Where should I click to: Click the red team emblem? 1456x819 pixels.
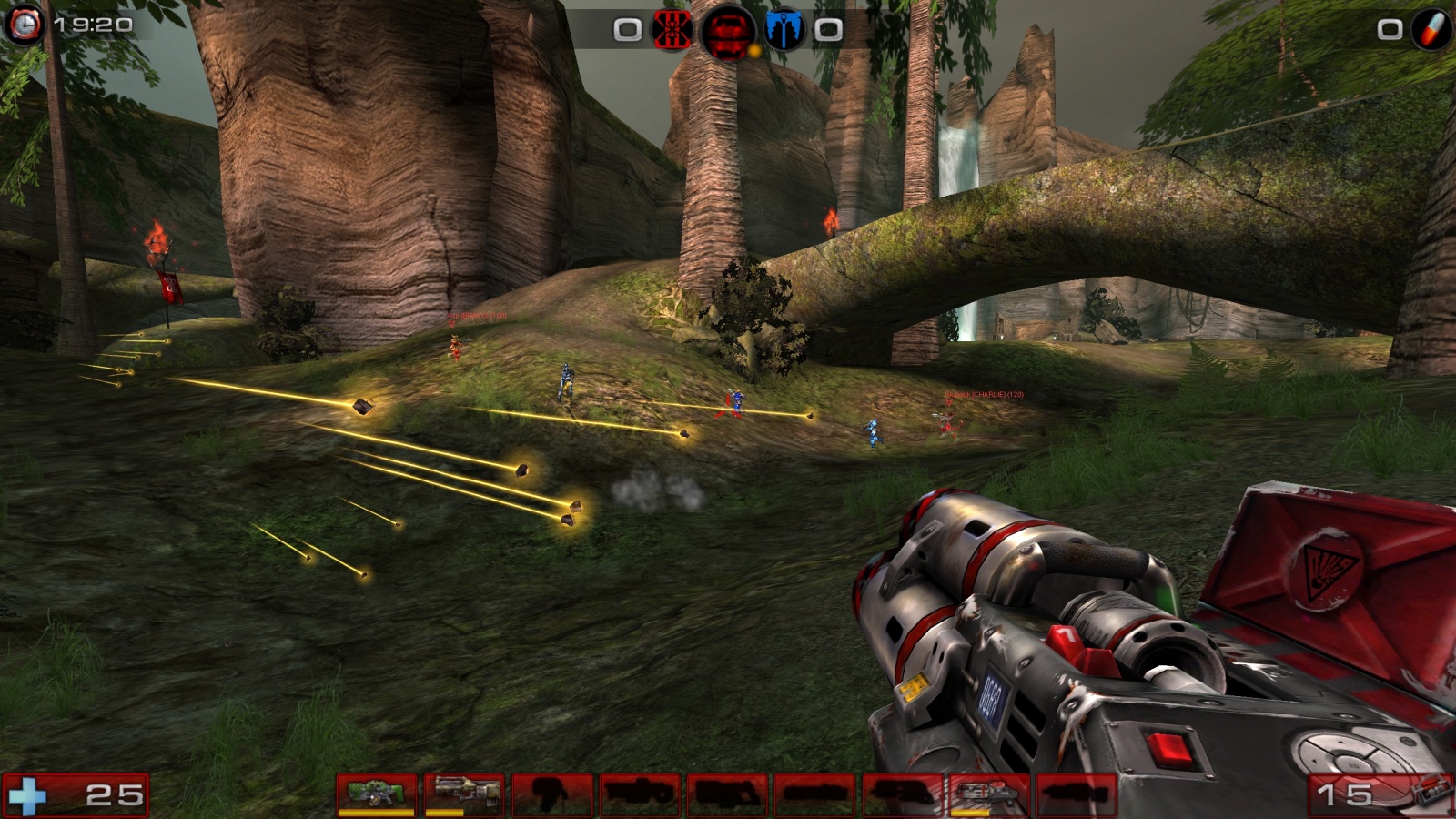pyautogui.click(x=672, y=30)
